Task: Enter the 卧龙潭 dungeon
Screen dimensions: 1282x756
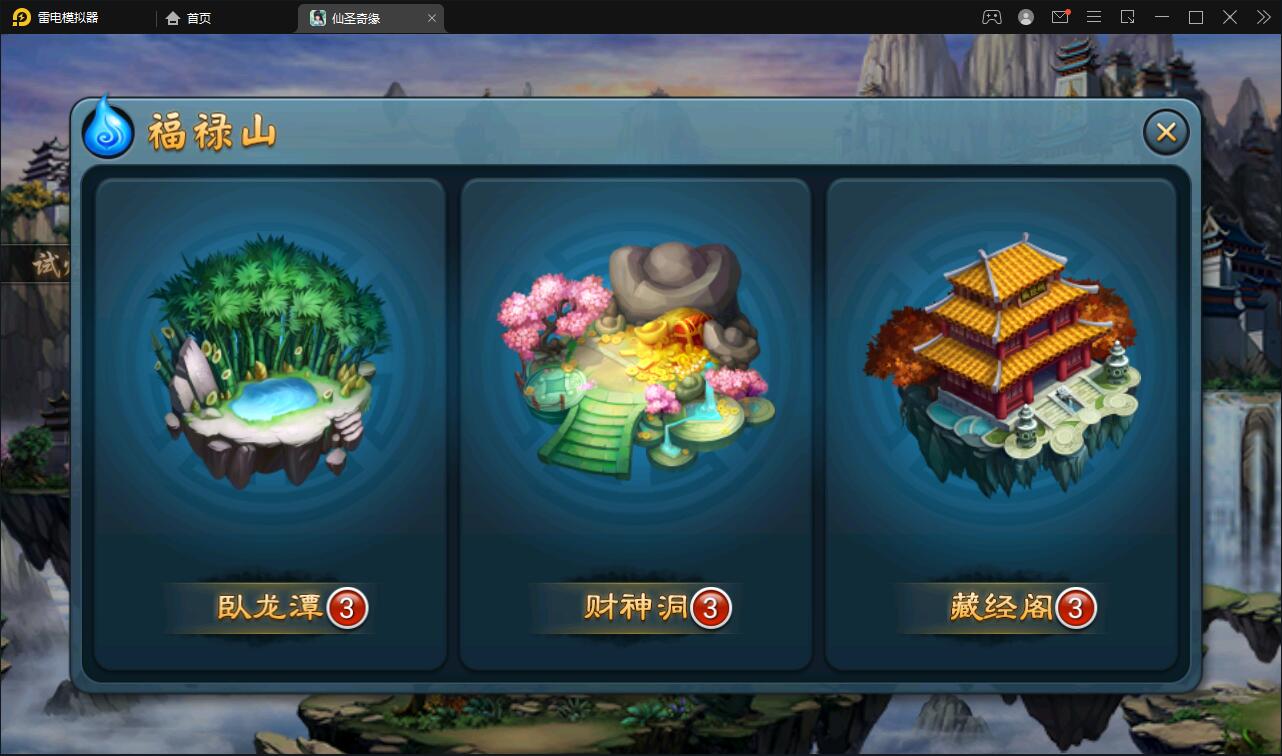Action: click(x=268, y=607)
